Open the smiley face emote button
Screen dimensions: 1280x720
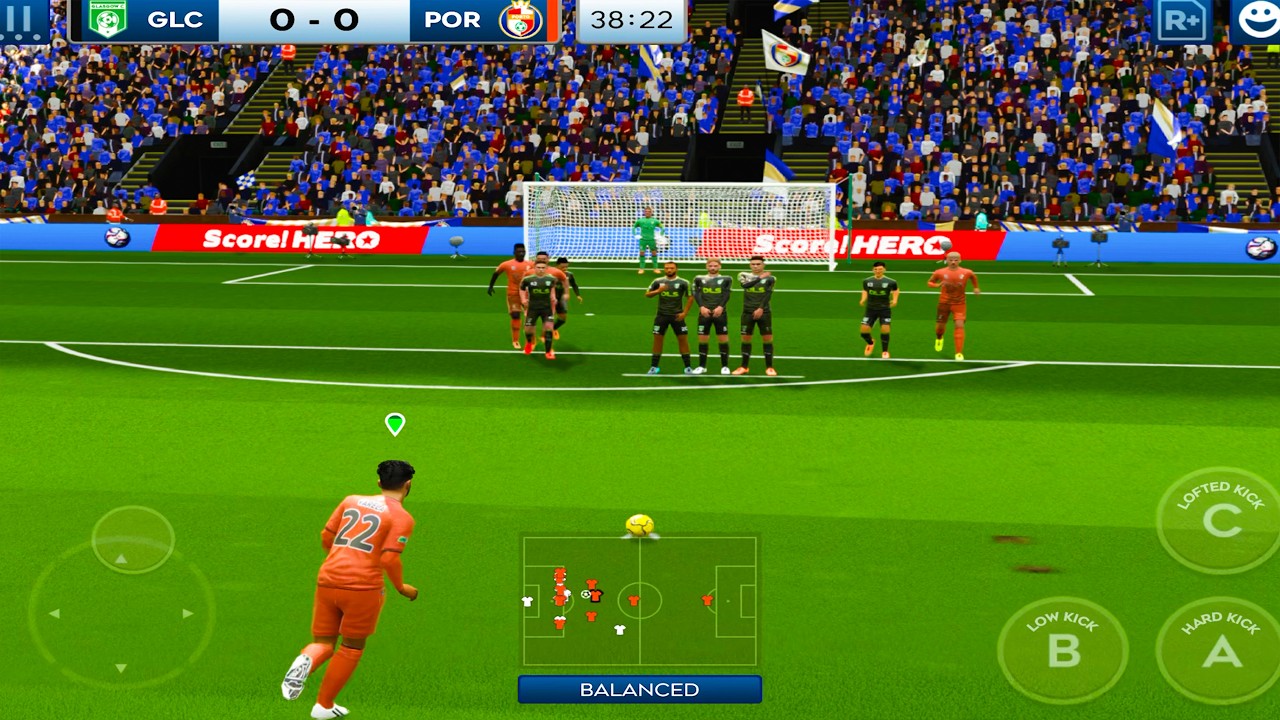[x=1255, y=20]
